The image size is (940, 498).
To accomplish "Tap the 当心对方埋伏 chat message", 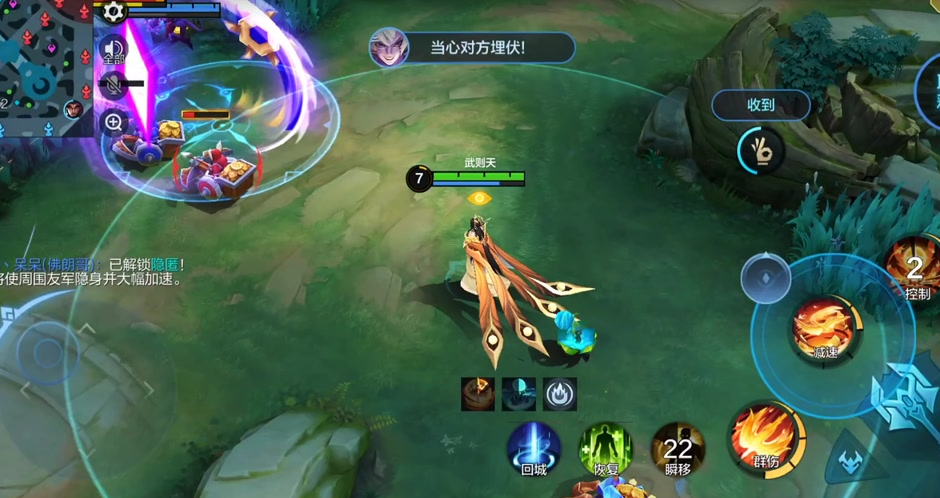I will point(473,47).
